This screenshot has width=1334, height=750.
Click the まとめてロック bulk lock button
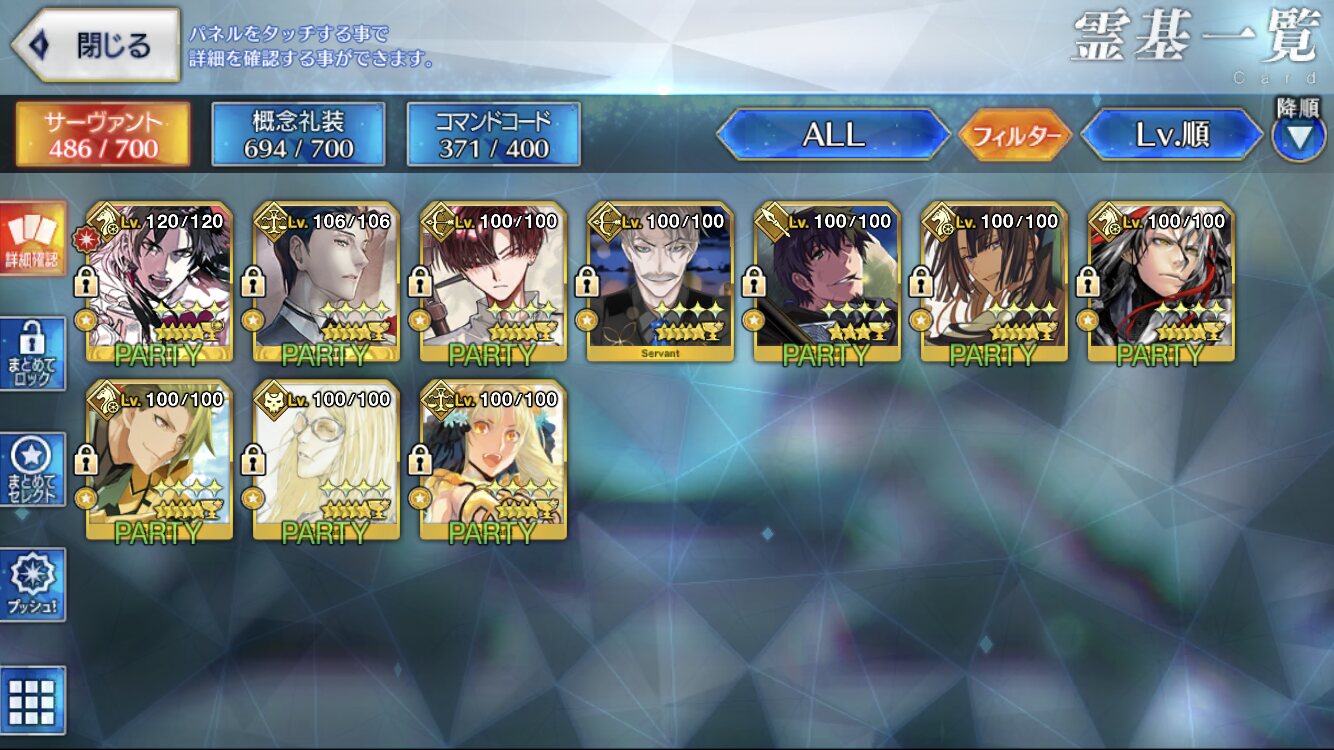(32, 354)
